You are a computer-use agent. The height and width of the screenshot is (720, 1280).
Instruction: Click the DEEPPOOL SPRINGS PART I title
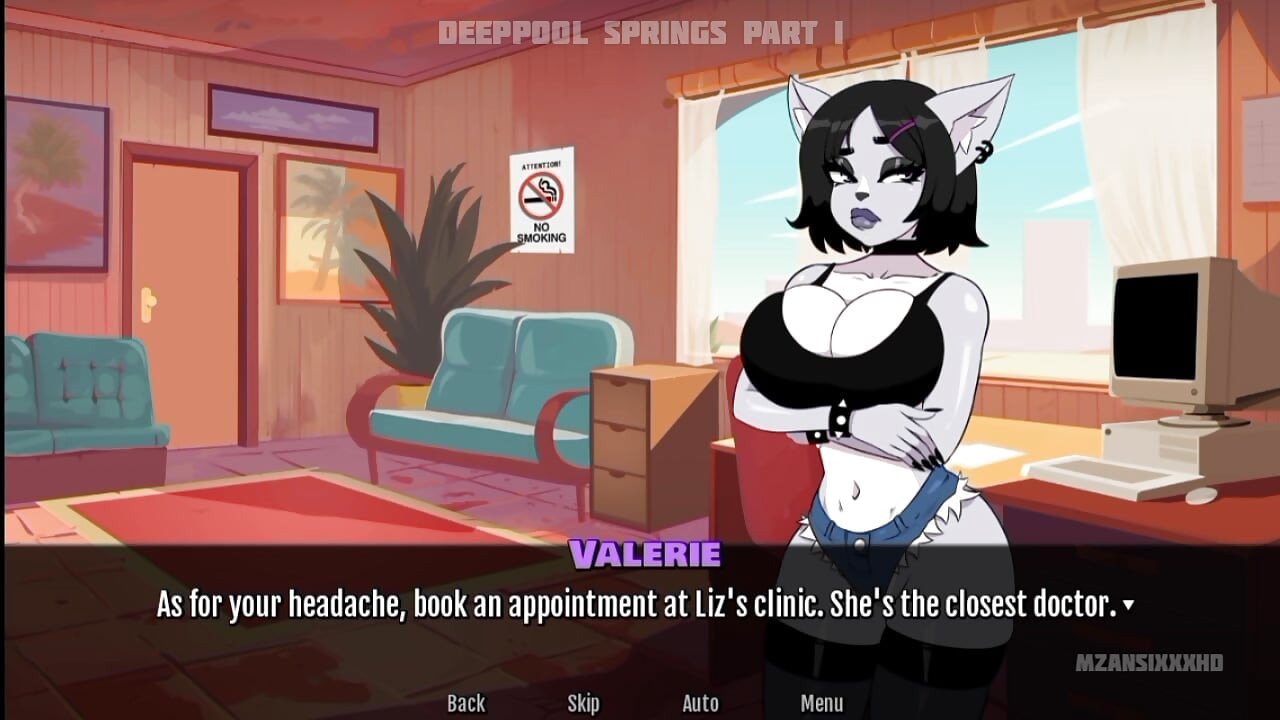pyautogui.click(x=640, y=30)
